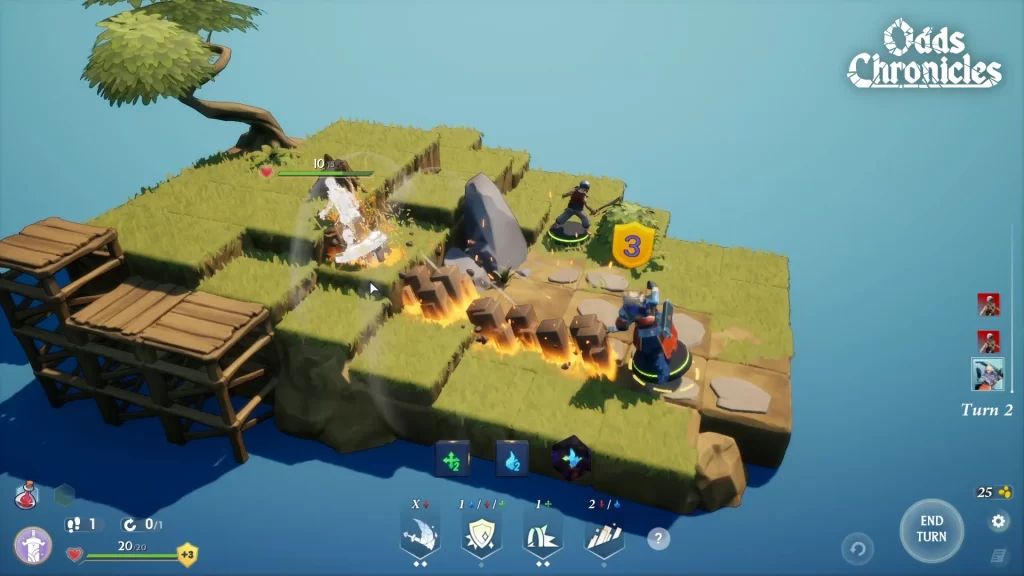Open the settings gear menu

pos(998,522)
